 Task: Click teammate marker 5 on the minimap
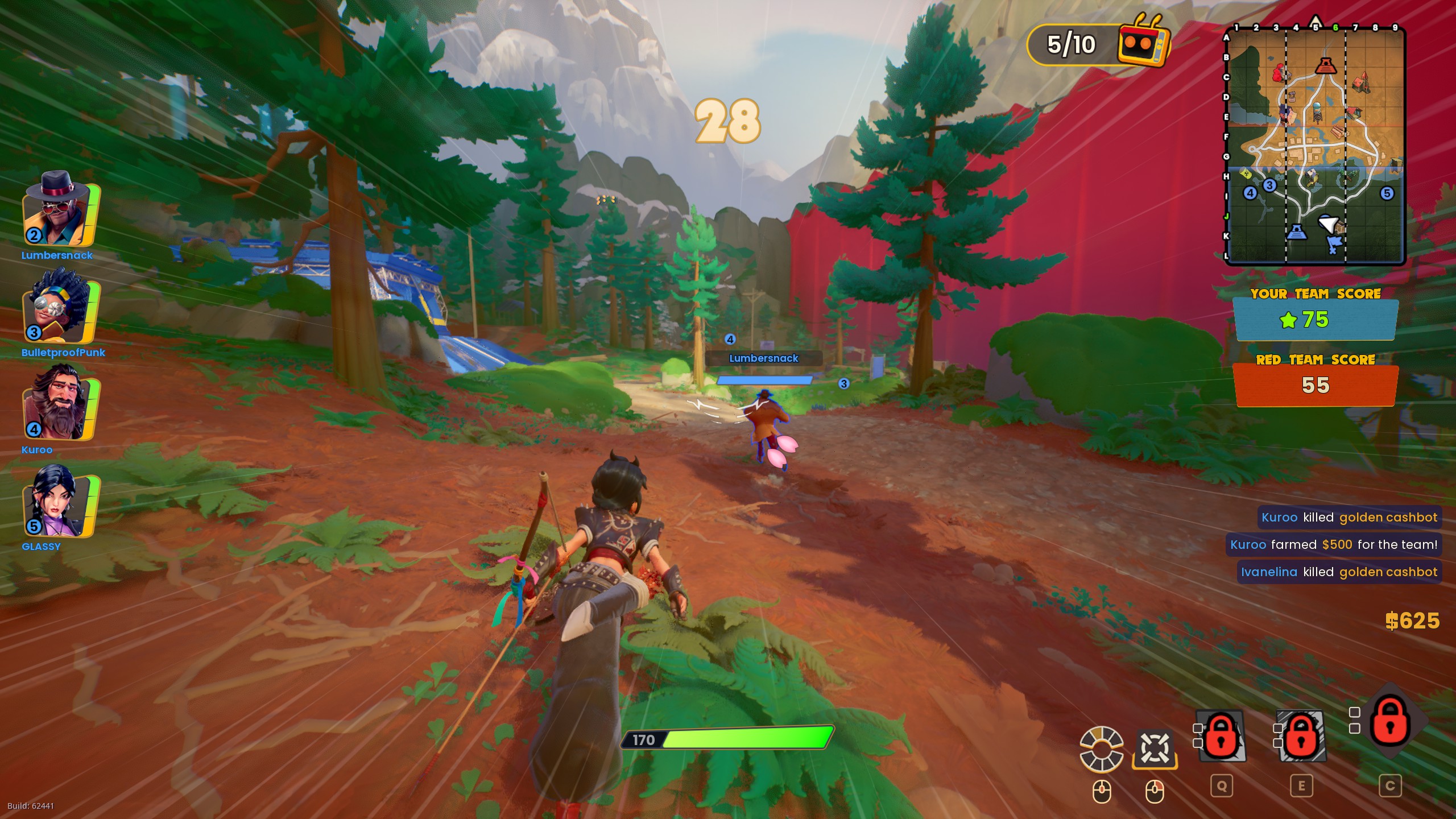tap(1387, 193)
